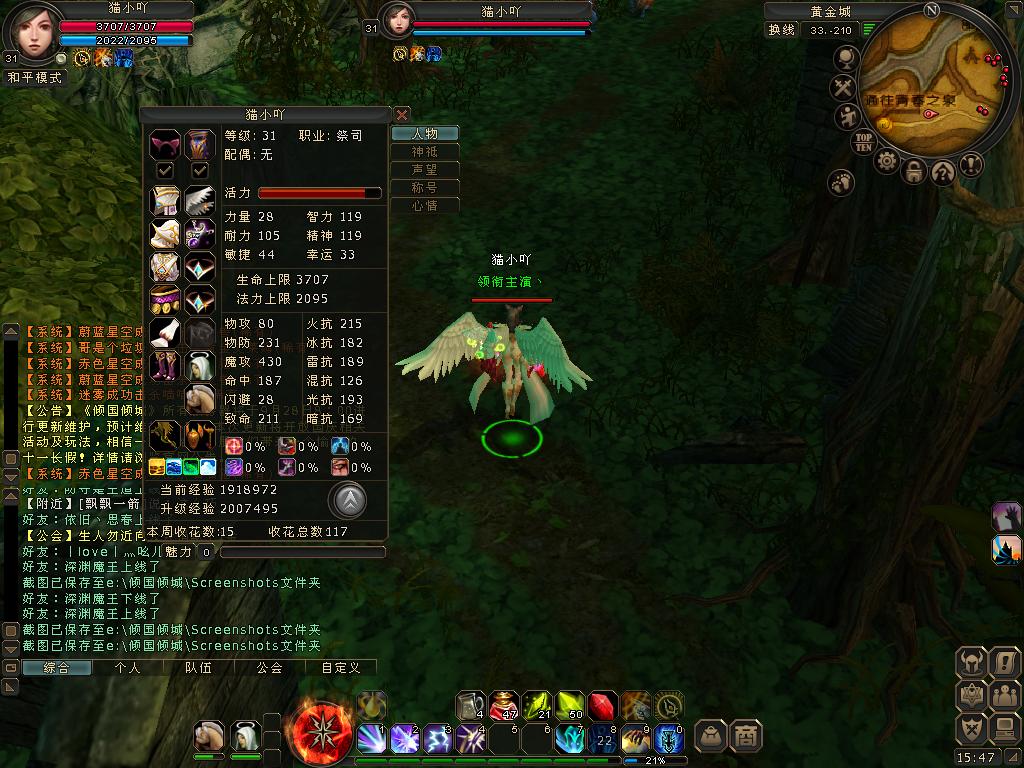
Task: Activate the lightning skill in slot 3
Action: [x=438, y=739]
